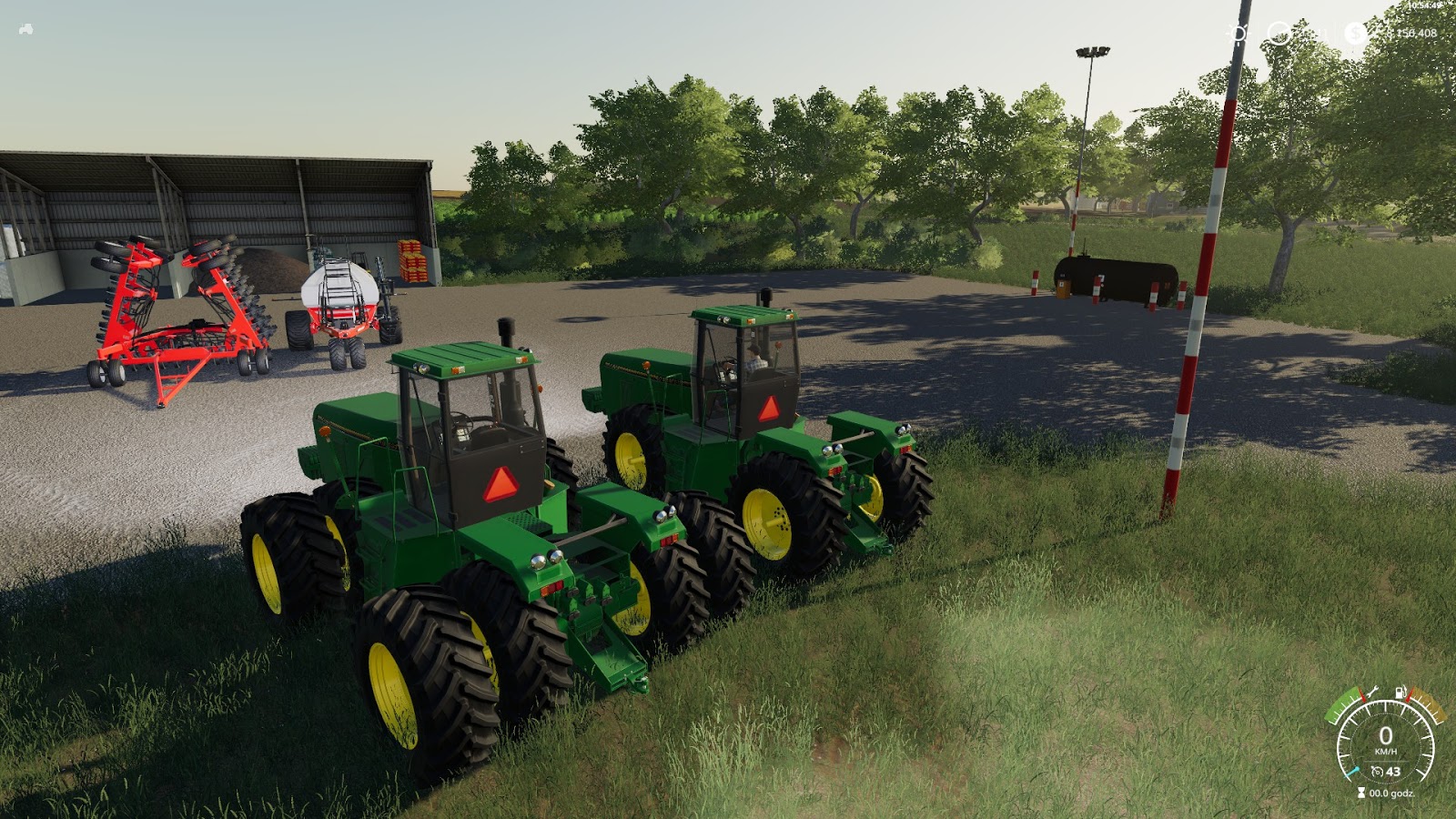Click the green damage gauge arc
Screen dimensions: 1456x819
pyautogui.click(x=1340, y=707)
